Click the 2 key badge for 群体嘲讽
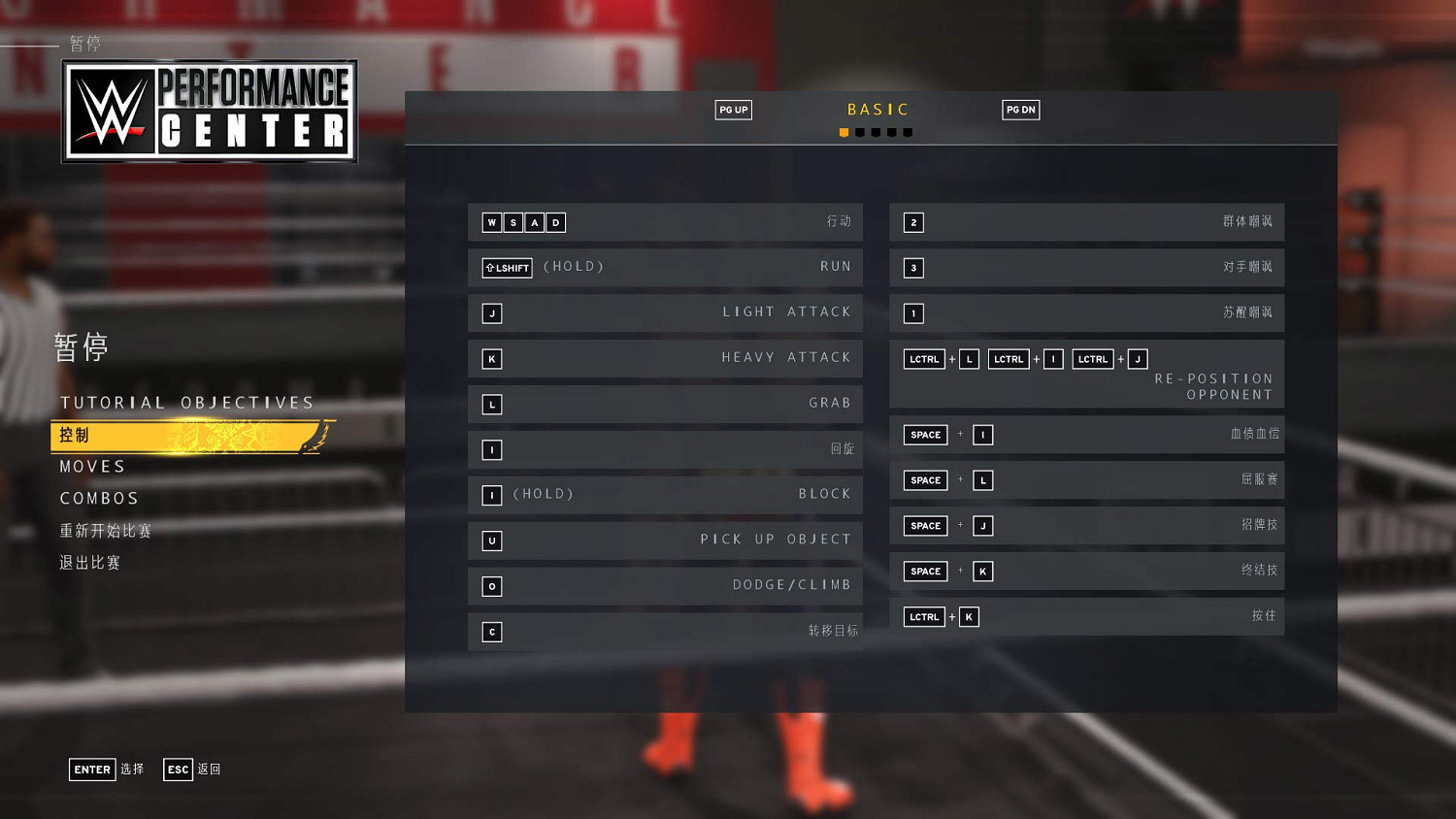Image resolution: width=1456 pixels, height=819 pixels. pos(913,222)
